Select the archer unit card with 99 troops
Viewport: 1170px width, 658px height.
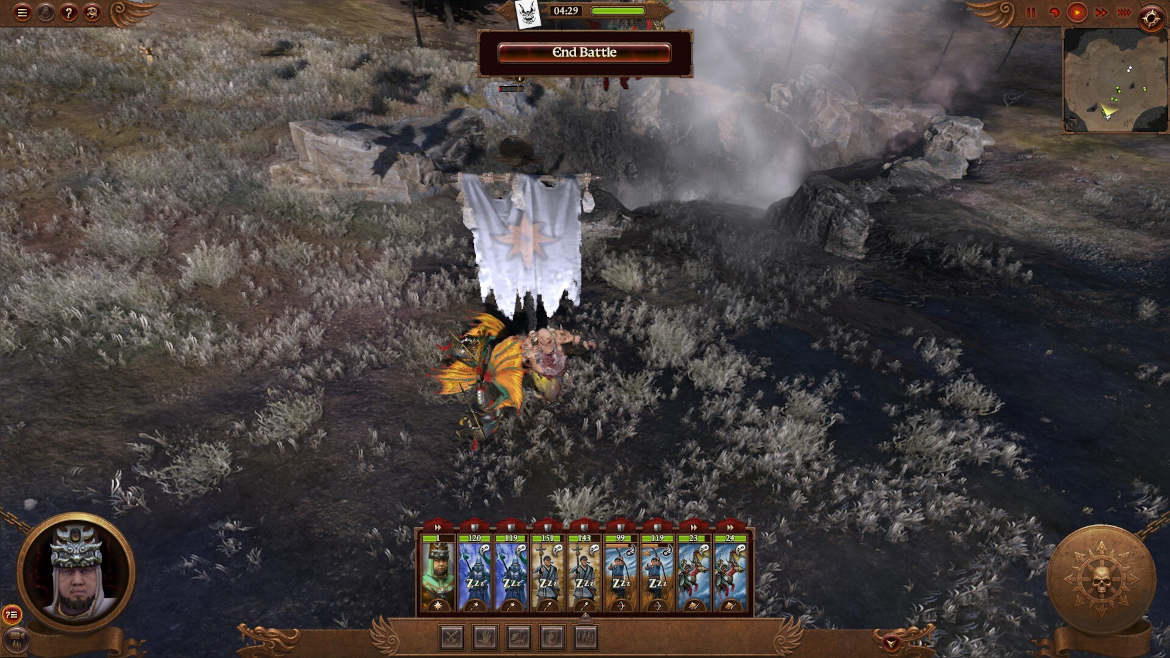619,572
